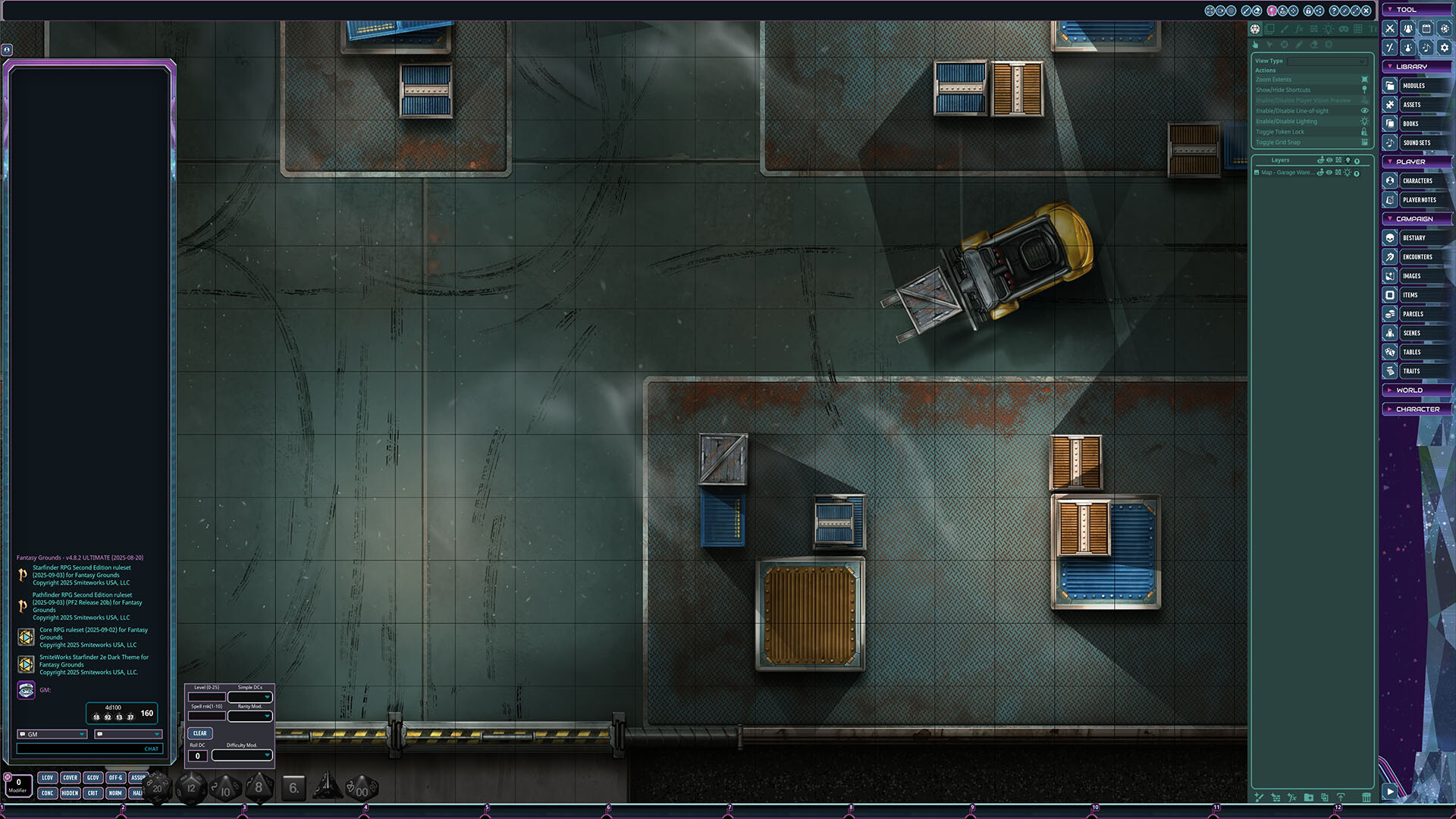Roll the d20 die in the dice tray

pos(156,789)
